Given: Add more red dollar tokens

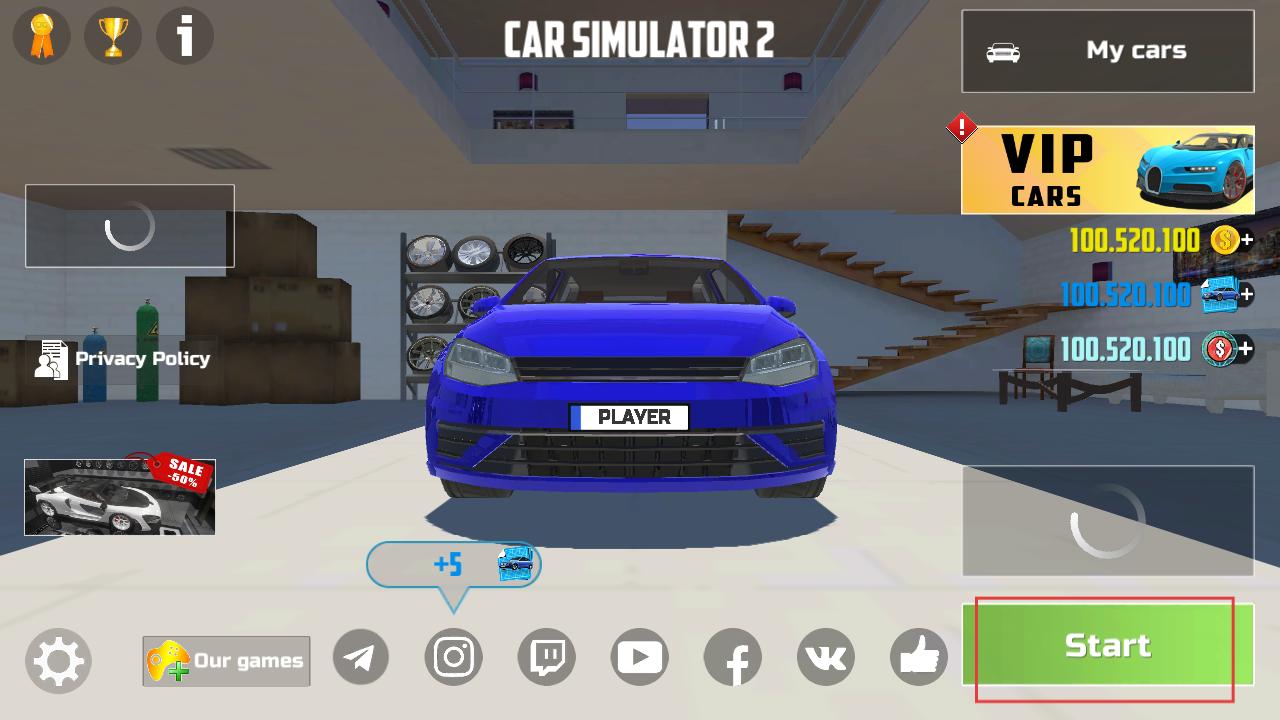Looking at the screenshot, I should (x=1246, y=349).
